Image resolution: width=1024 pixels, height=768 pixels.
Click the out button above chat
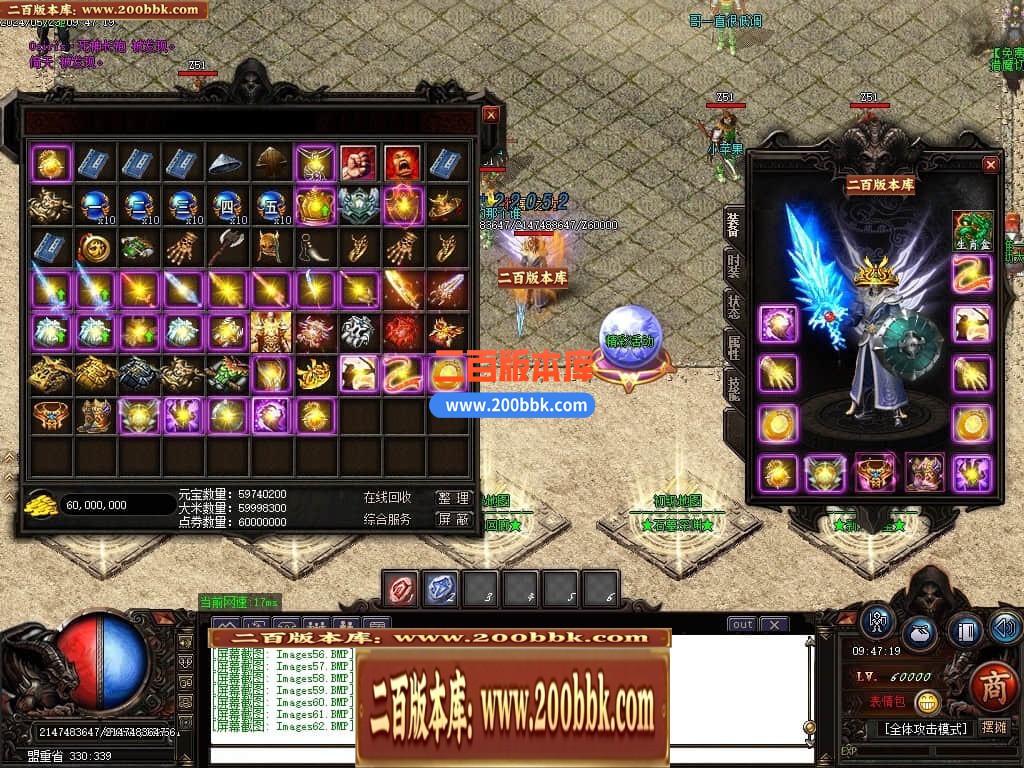tap(741, 625)
